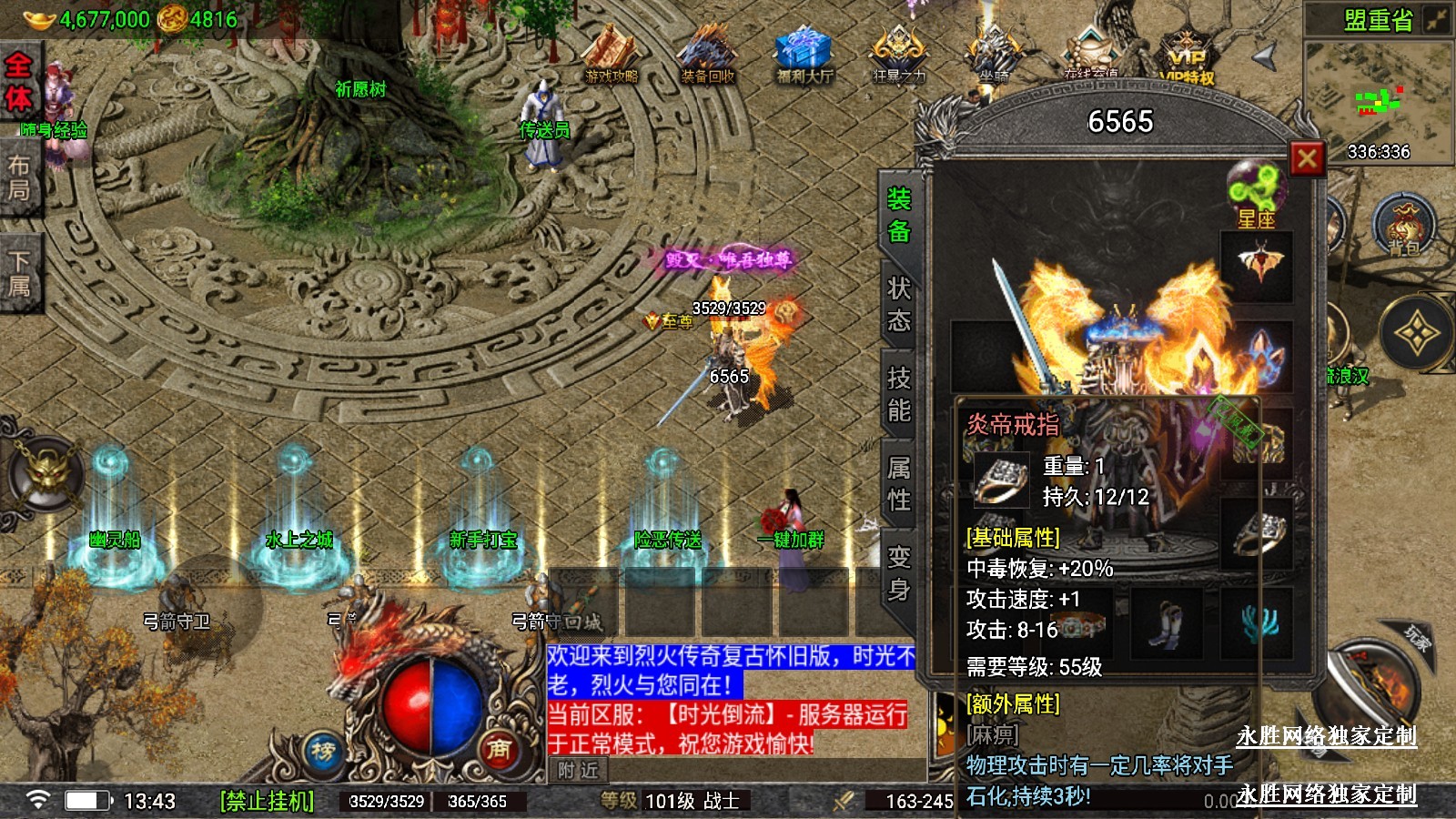
Task: Switch to the 技能 skills tab
Action: (899, 394)
